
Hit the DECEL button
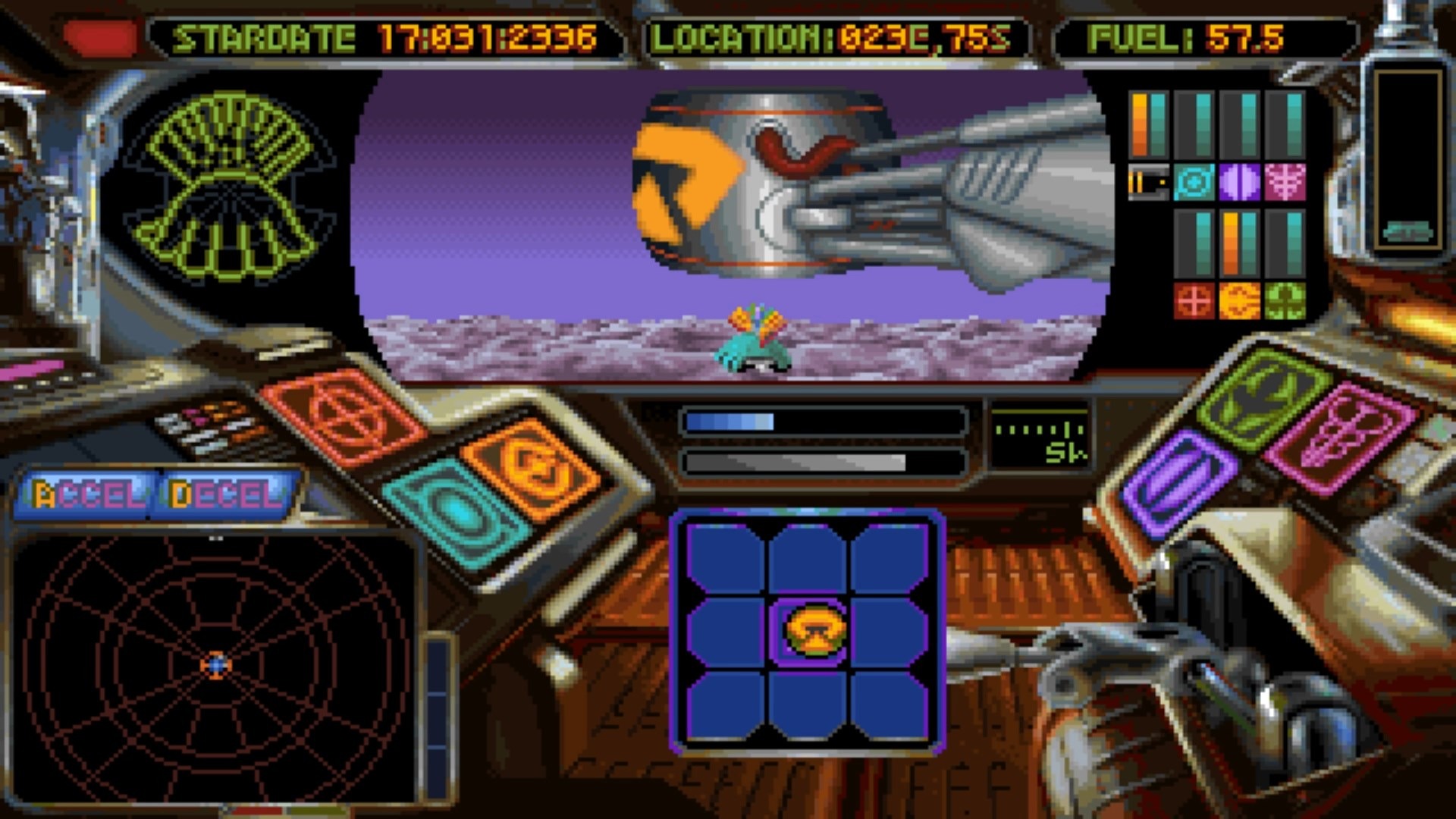click(x=225, y=494)
